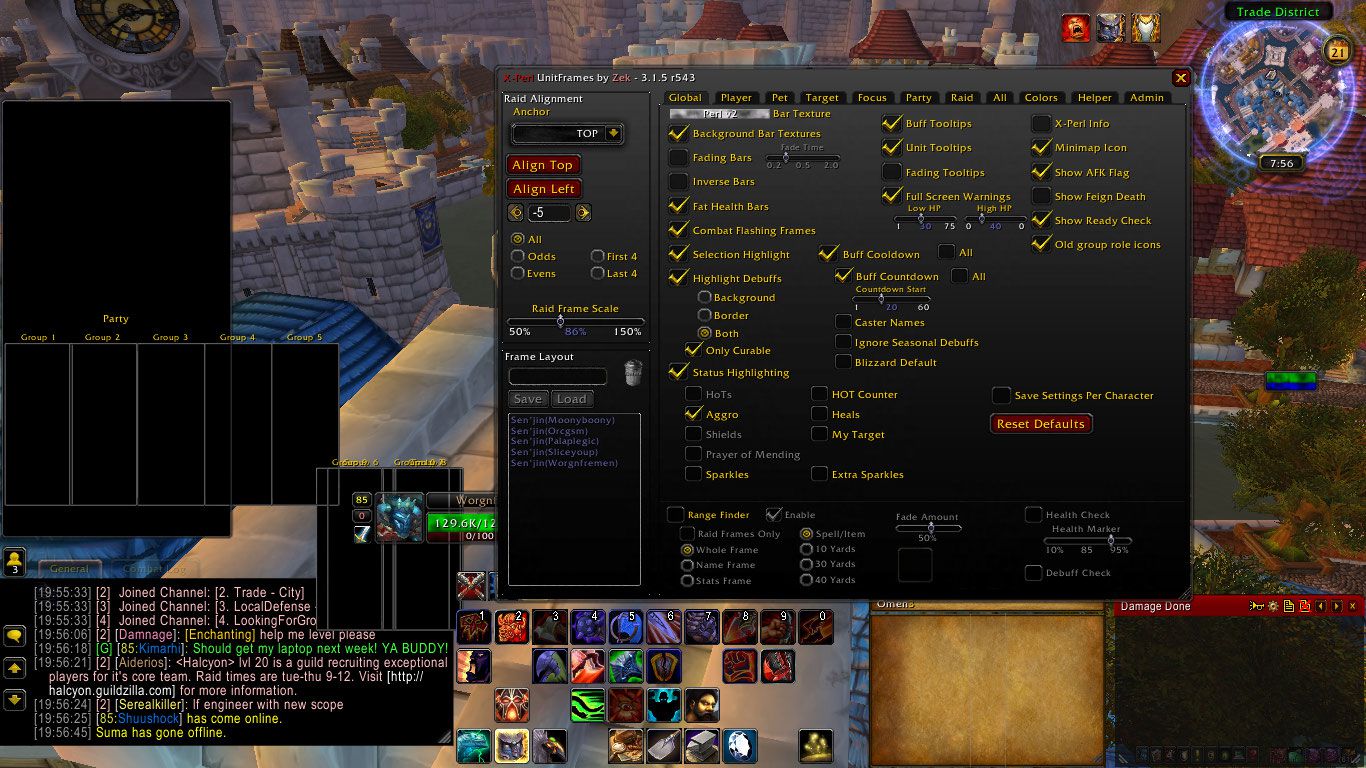This screenshot has height=768, width=1366.
Task: Choose the Border highlight debuffs option
Action: point(705,316)
